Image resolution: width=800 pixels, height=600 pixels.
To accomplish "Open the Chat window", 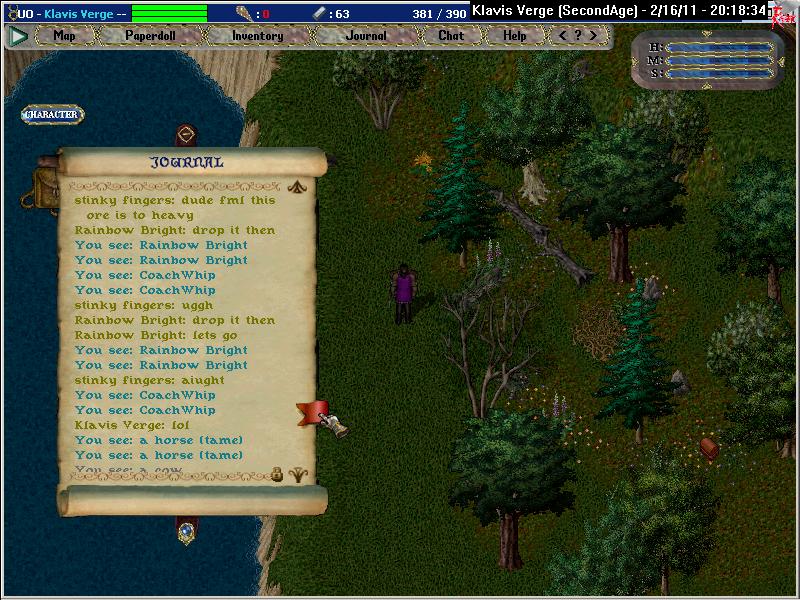I will (451, 35).
